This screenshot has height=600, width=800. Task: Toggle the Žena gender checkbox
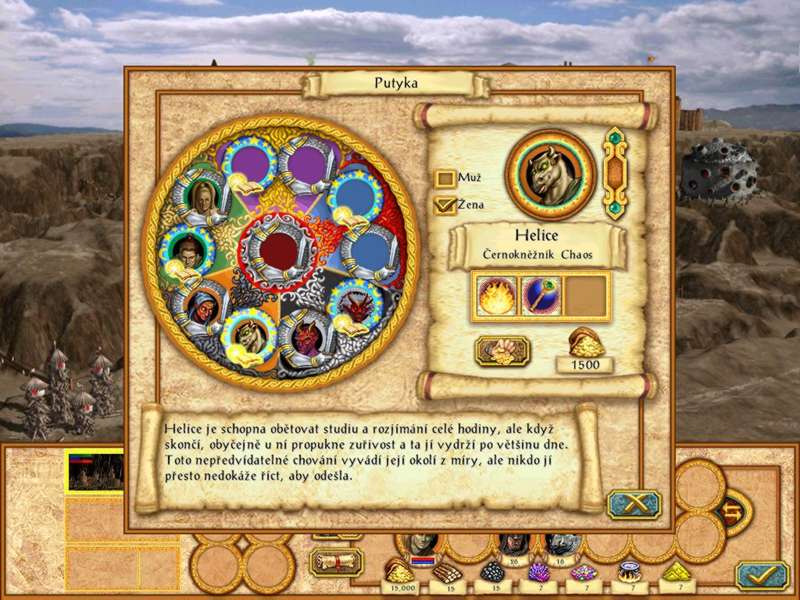coord(445,205)
